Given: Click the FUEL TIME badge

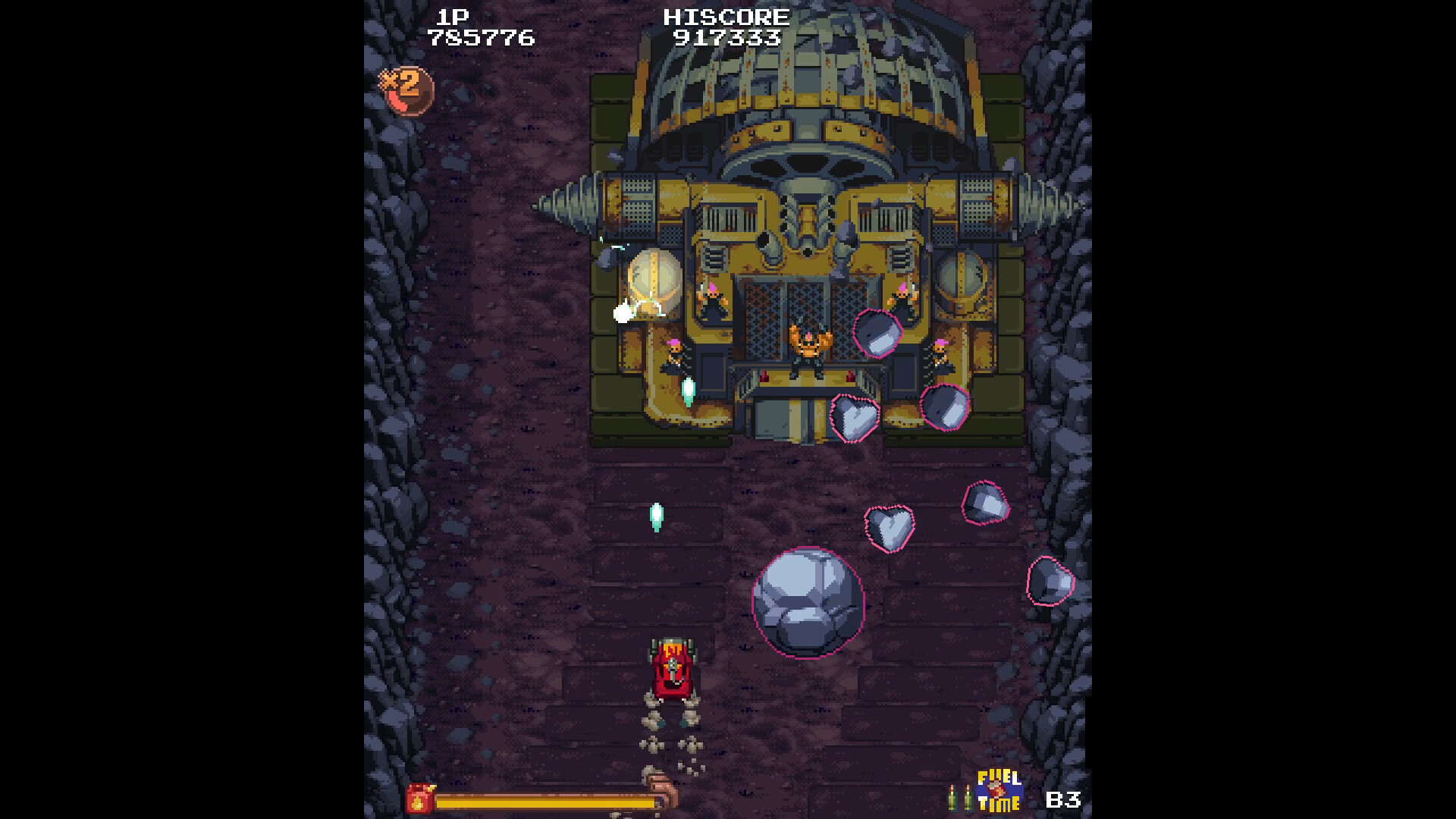Looking at the screenshot, I should pos(1000,790).
